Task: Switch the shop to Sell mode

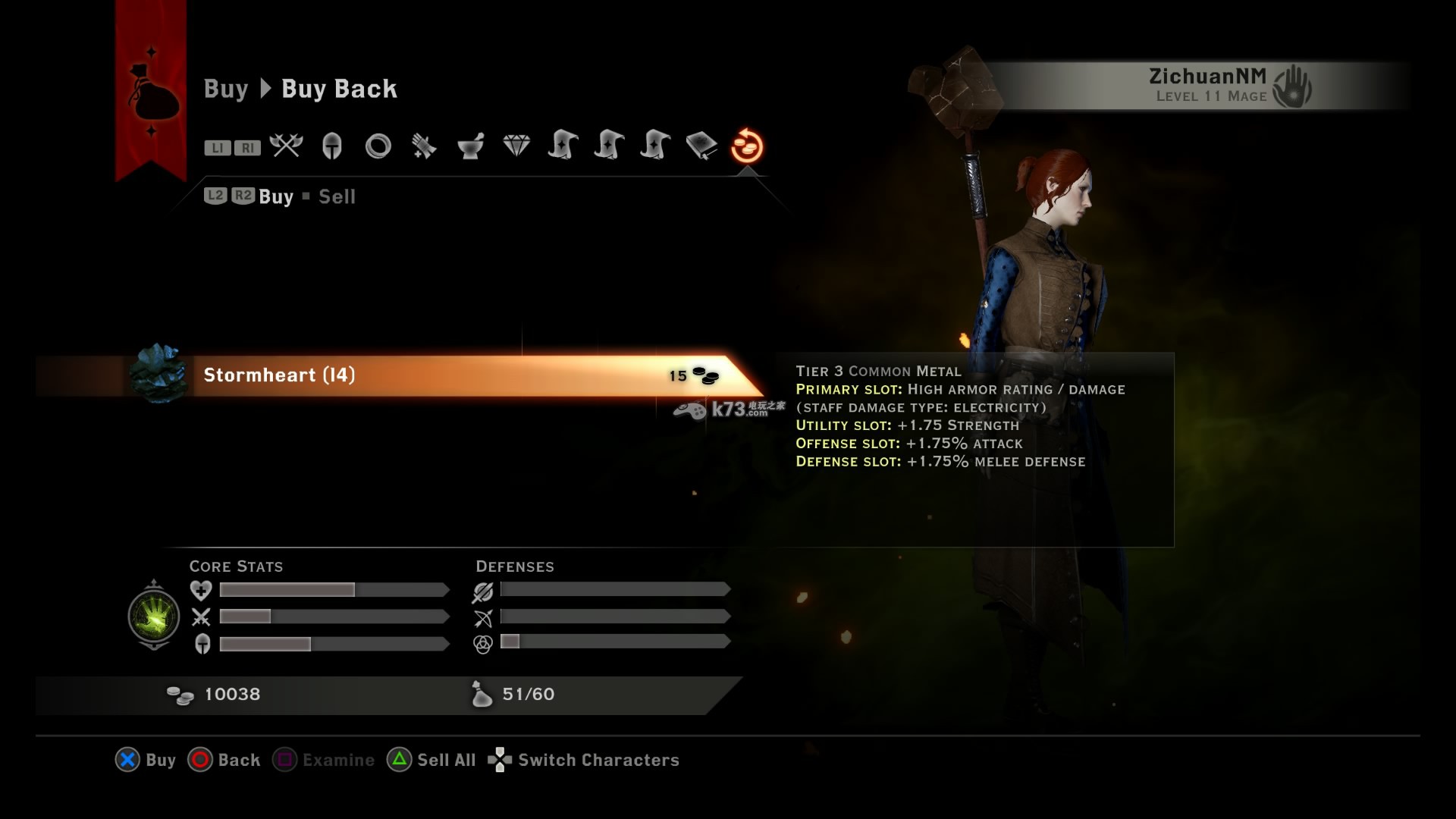Action: coord(337,197)
